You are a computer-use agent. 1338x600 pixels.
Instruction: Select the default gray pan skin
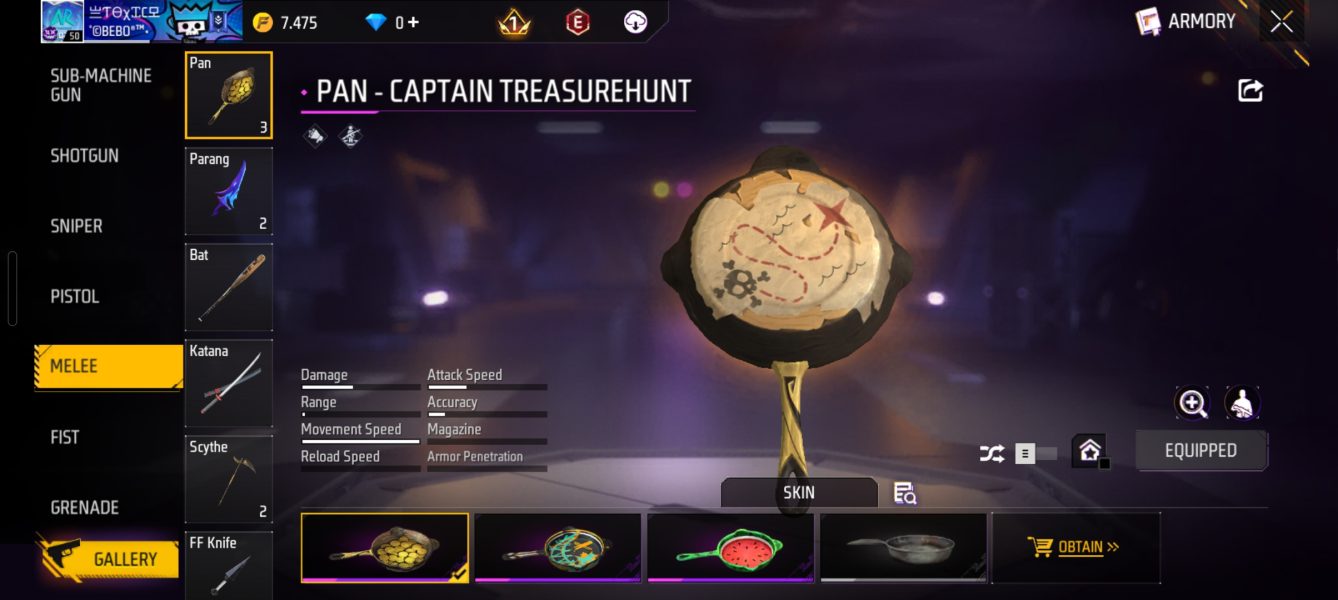[x=903, y=547]
